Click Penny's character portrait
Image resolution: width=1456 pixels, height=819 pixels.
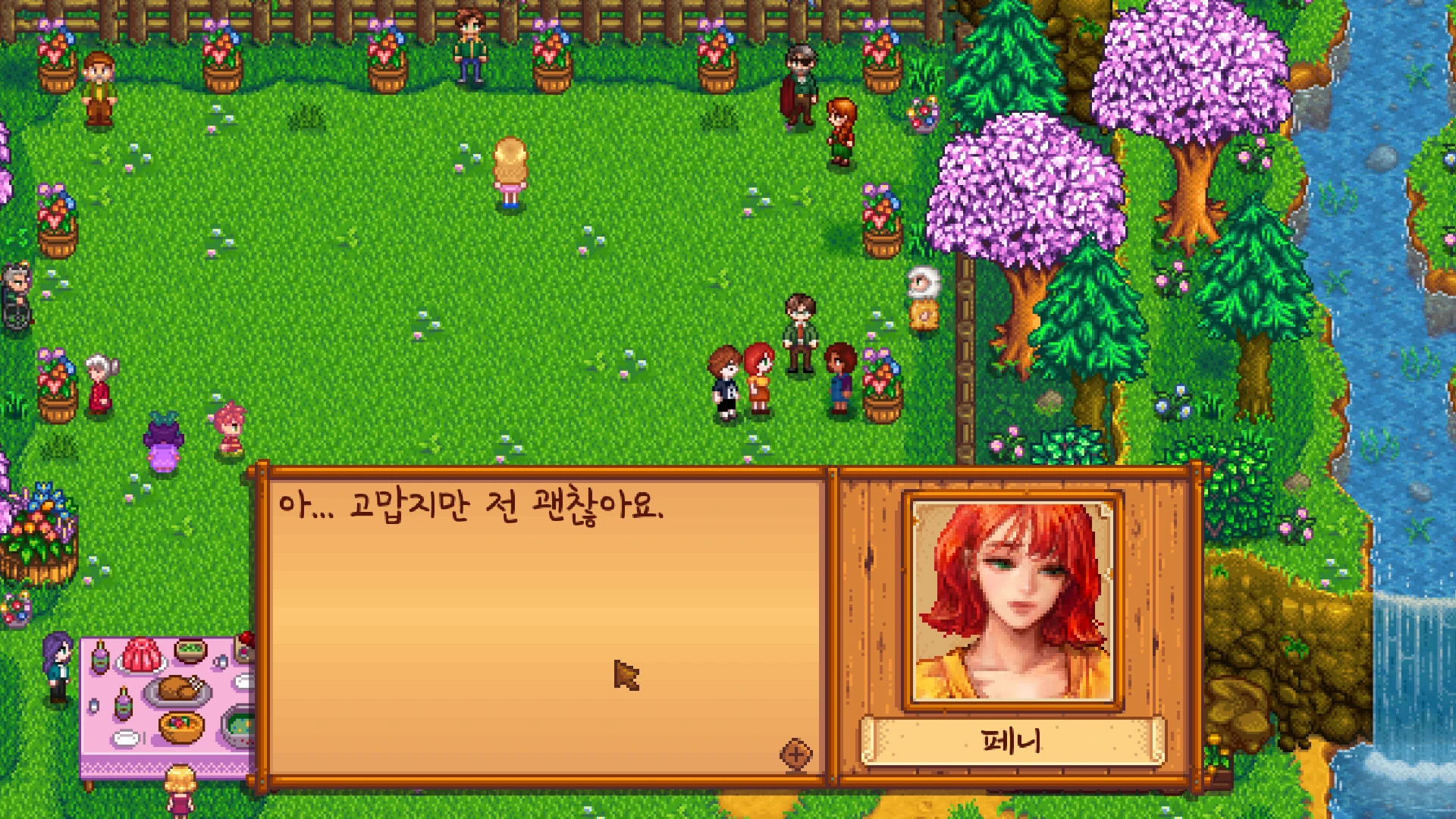pos(1013,601)
